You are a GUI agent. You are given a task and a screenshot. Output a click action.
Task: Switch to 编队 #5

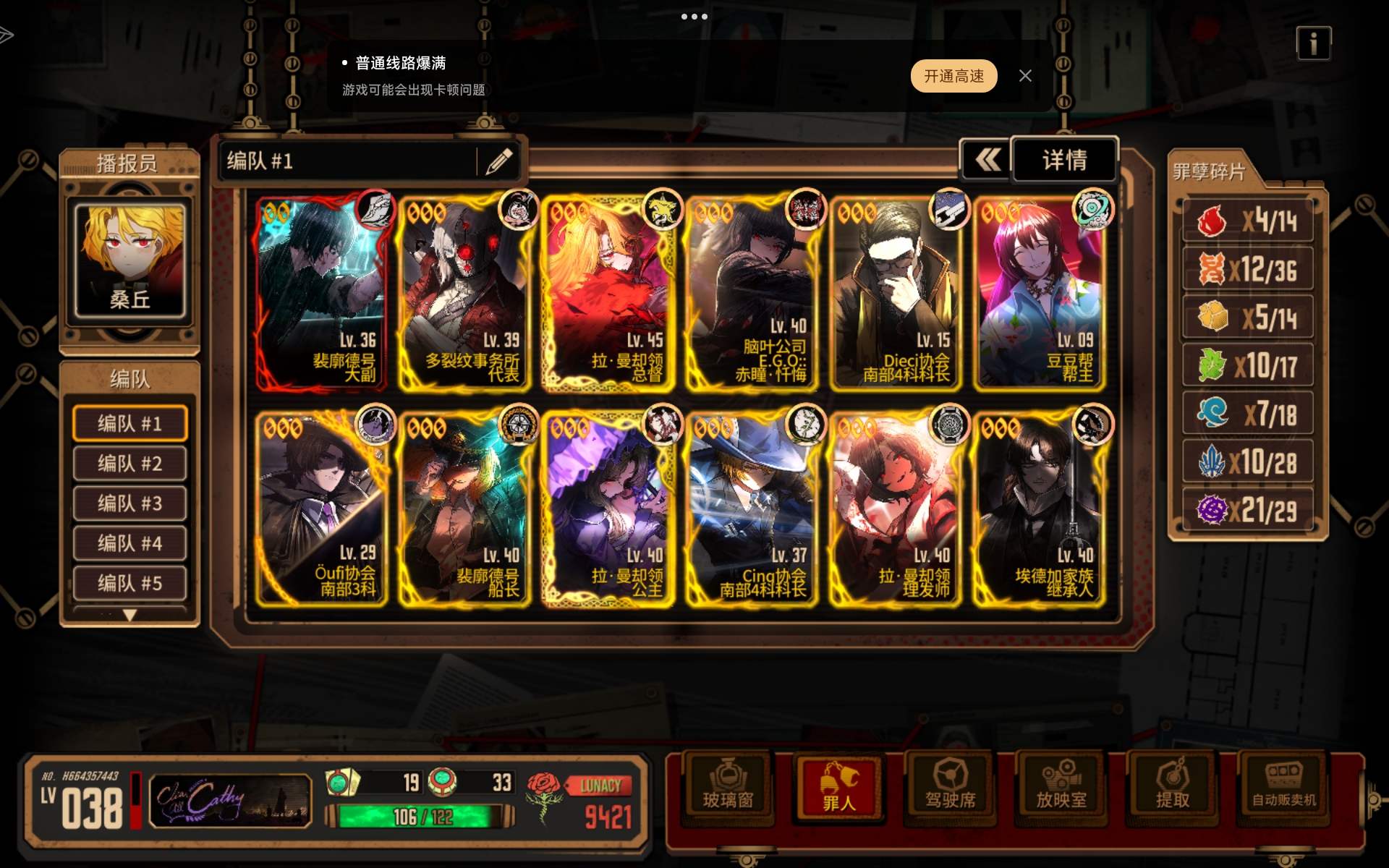coord(130,582)
